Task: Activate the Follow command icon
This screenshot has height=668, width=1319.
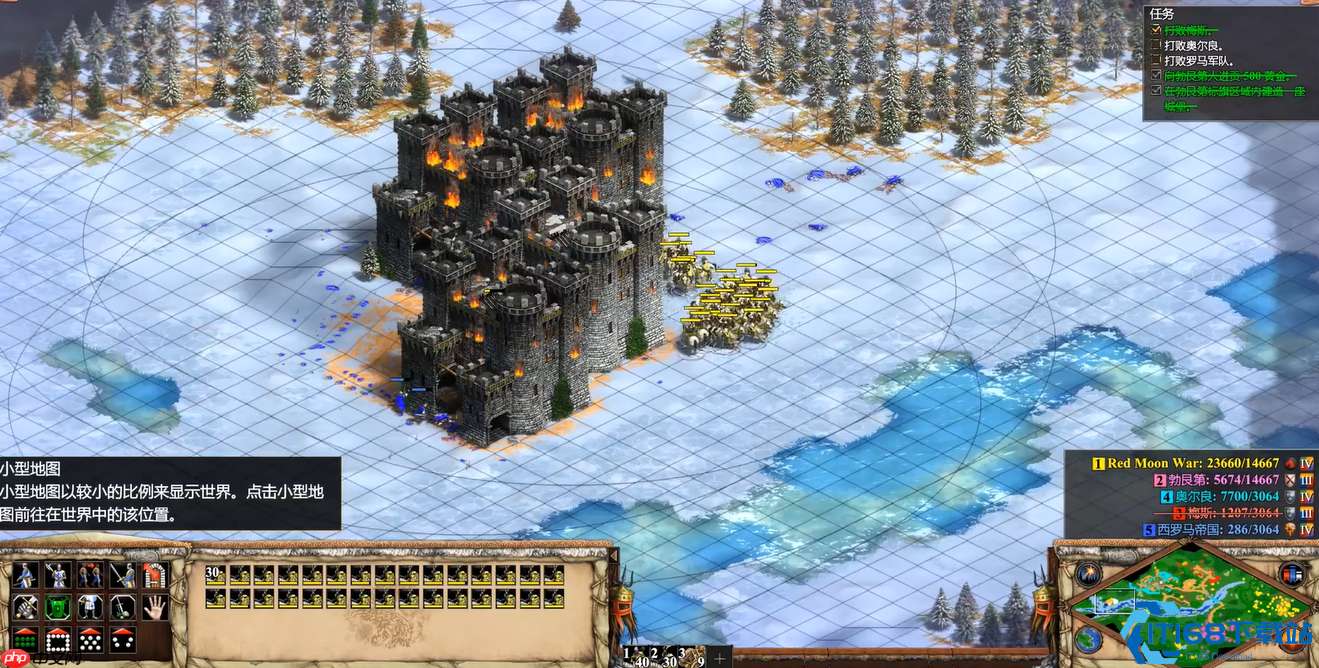Action: (x=90, y=575)
